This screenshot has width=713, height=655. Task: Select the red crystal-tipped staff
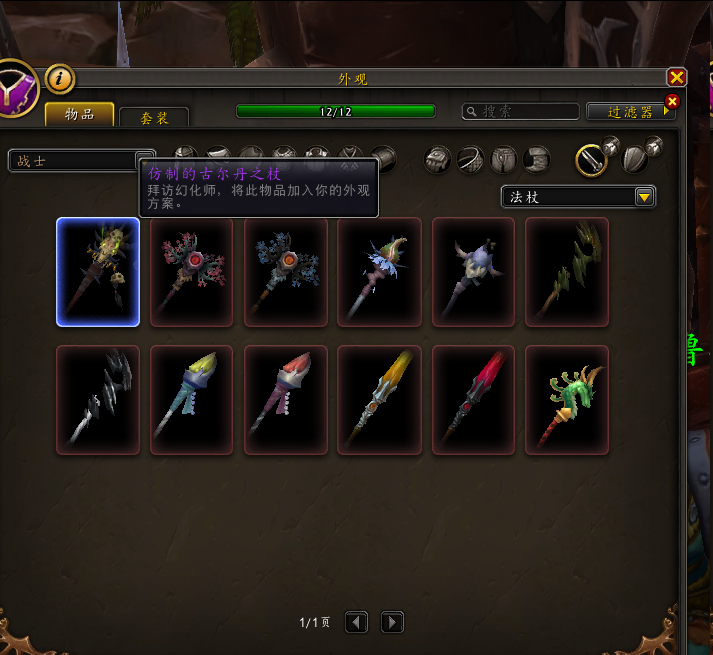coord(473,400)
